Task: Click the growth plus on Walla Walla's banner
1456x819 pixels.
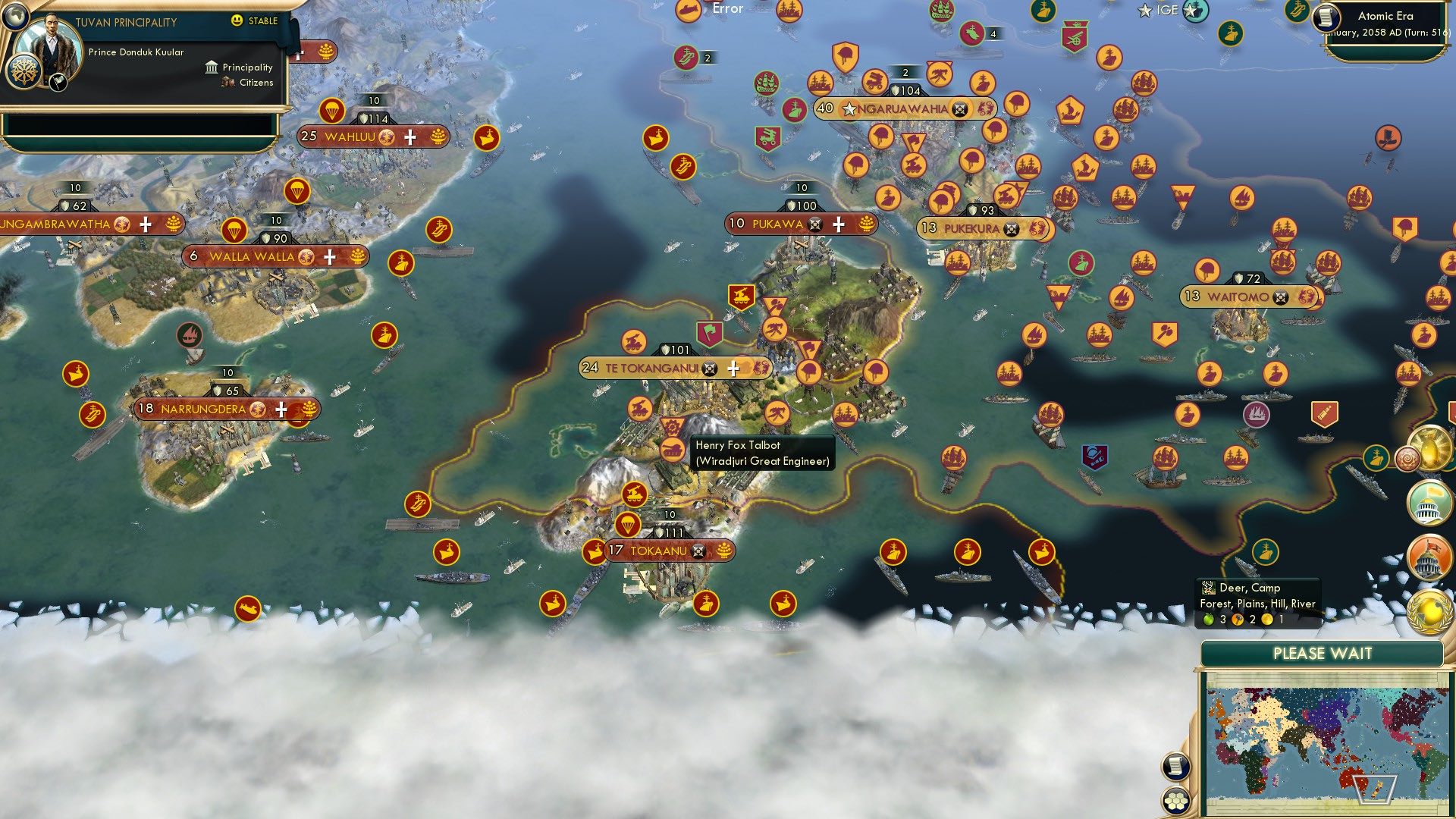Action: (x=329, y=257)
